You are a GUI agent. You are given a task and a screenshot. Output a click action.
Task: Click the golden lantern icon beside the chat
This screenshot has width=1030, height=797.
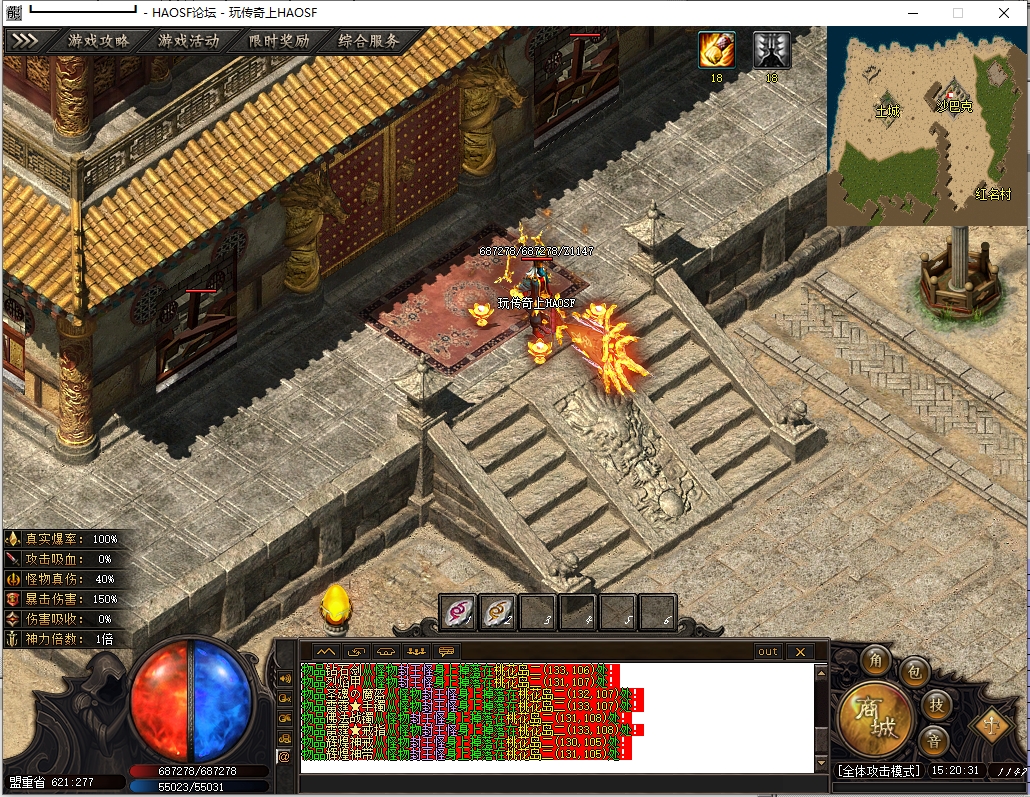click(x=334, y=606)
